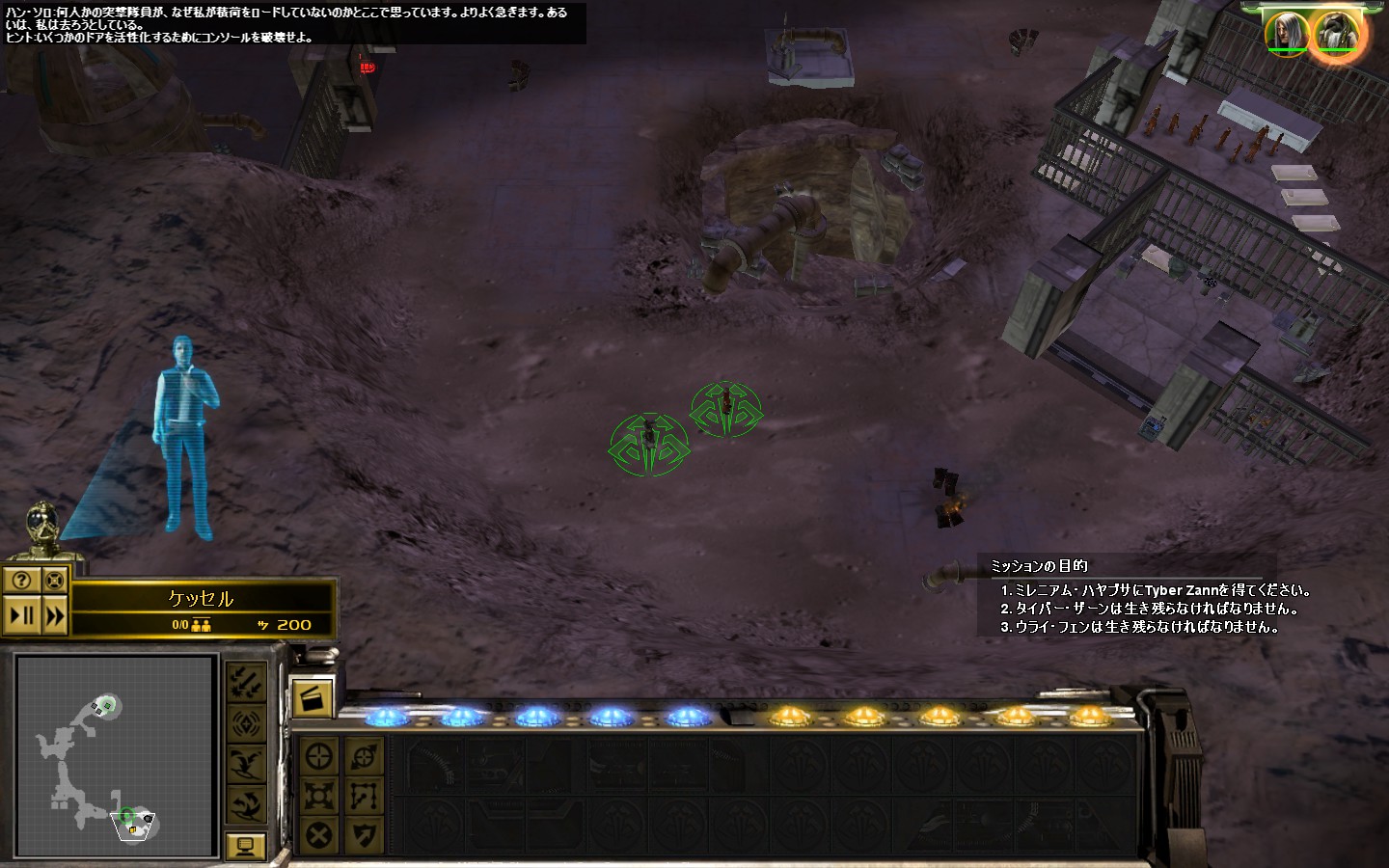Click the retreat curved-arrows button
This screenshot has height=868, width=1389.
246,802
